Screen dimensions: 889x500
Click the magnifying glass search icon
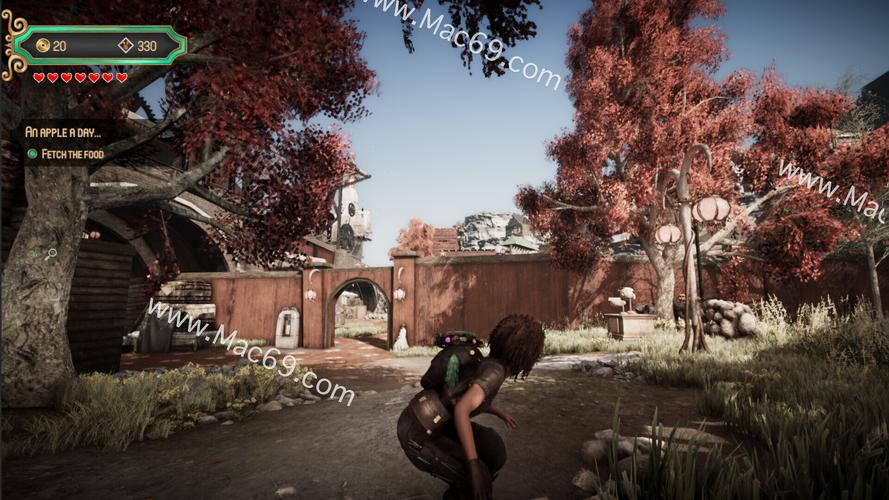click(50, 254)
